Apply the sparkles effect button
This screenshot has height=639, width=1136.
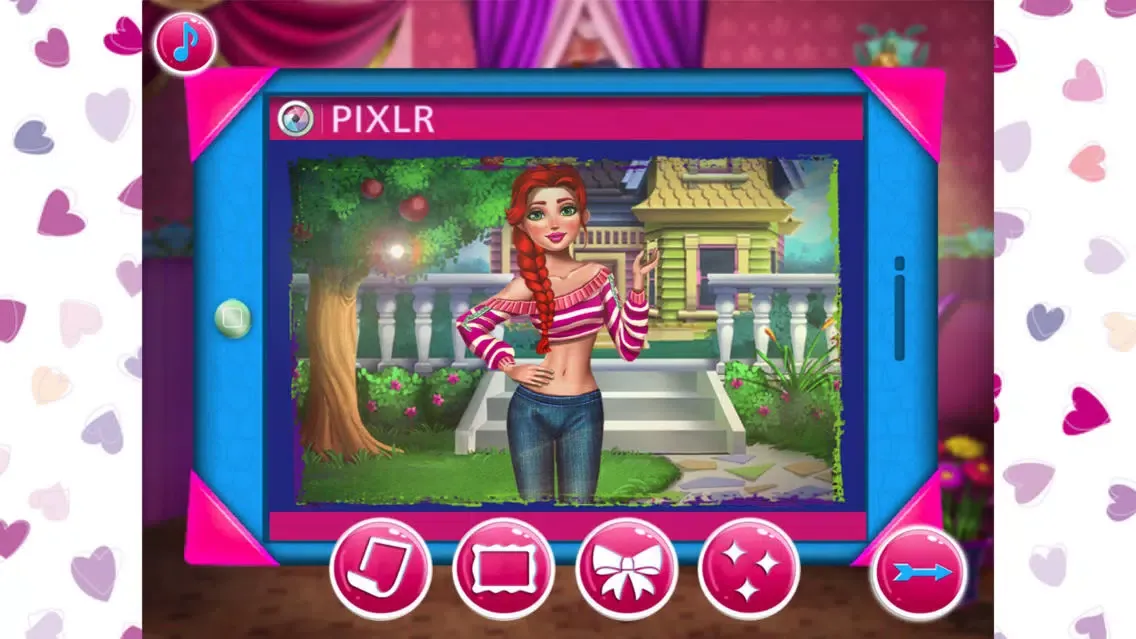coord(749,570)
